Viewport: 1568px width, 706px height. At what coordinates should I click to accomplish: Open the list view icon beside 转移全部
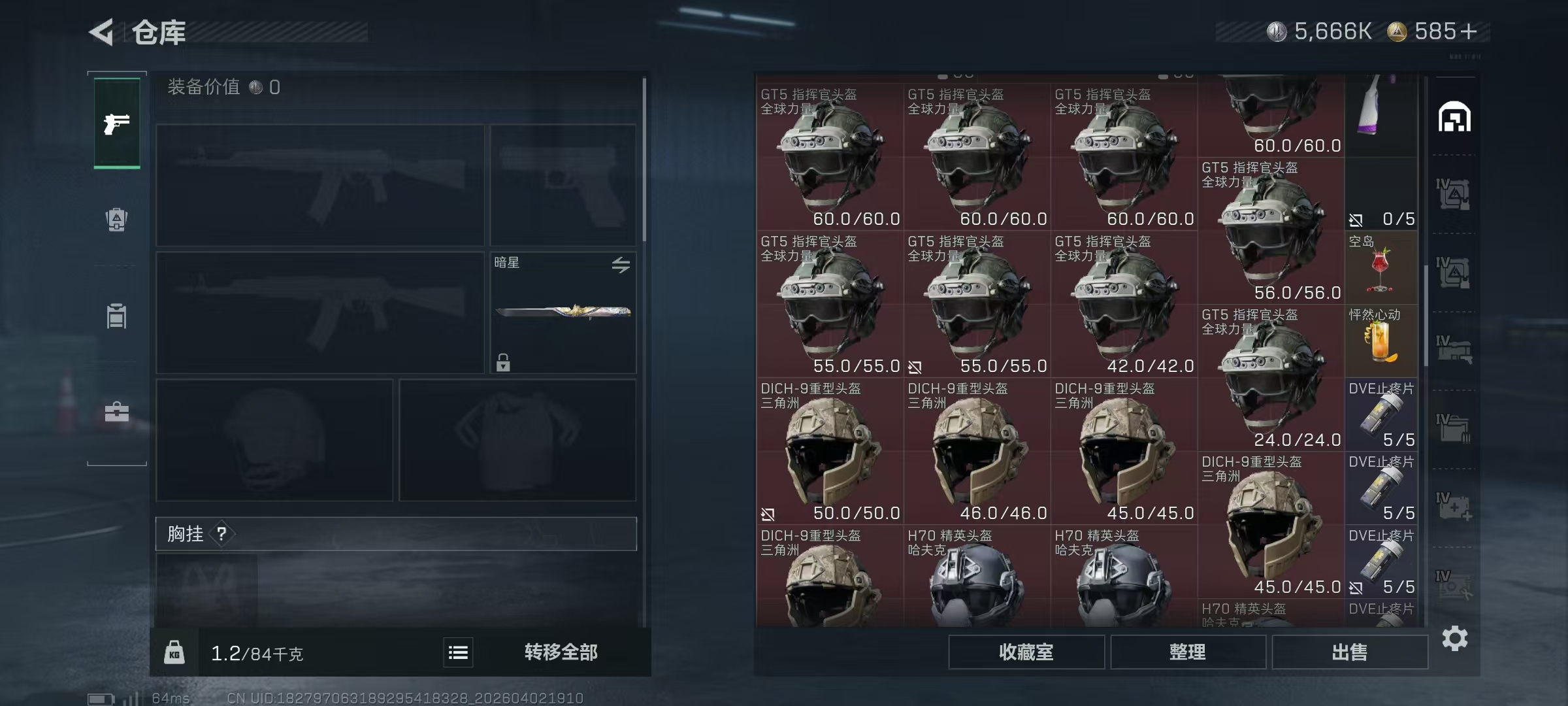coord(458,652)
